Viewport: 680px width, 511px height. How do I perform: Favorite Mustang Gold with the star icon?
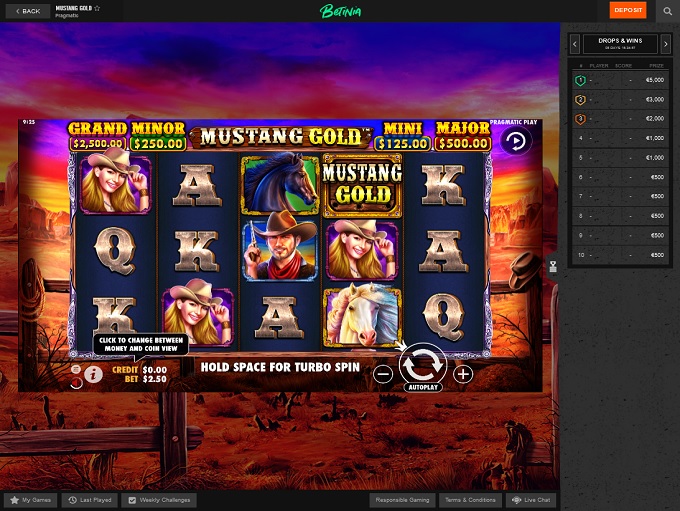[97, 7]
